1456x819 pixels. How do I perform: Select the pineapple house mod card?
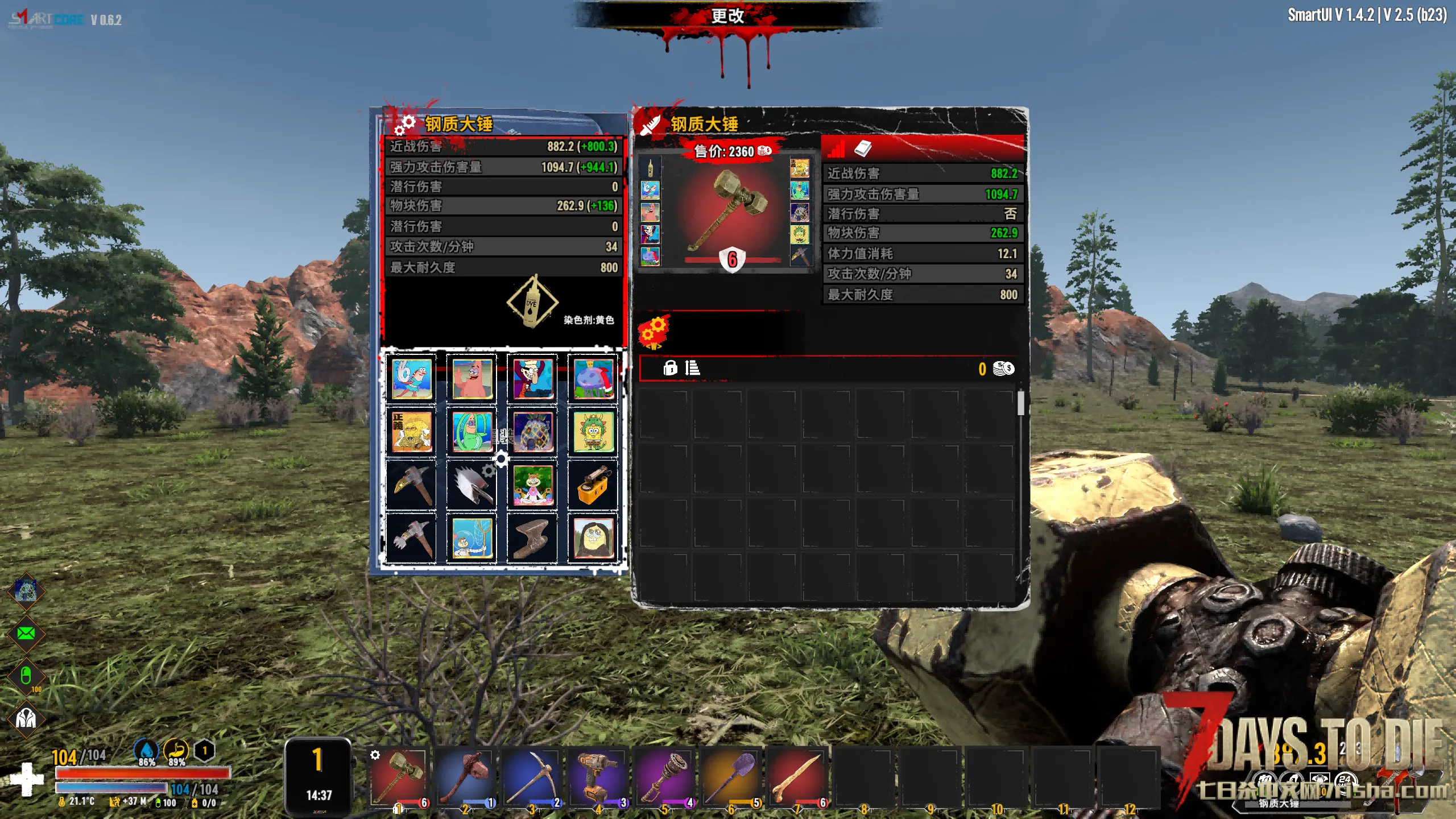click(533, 432)
